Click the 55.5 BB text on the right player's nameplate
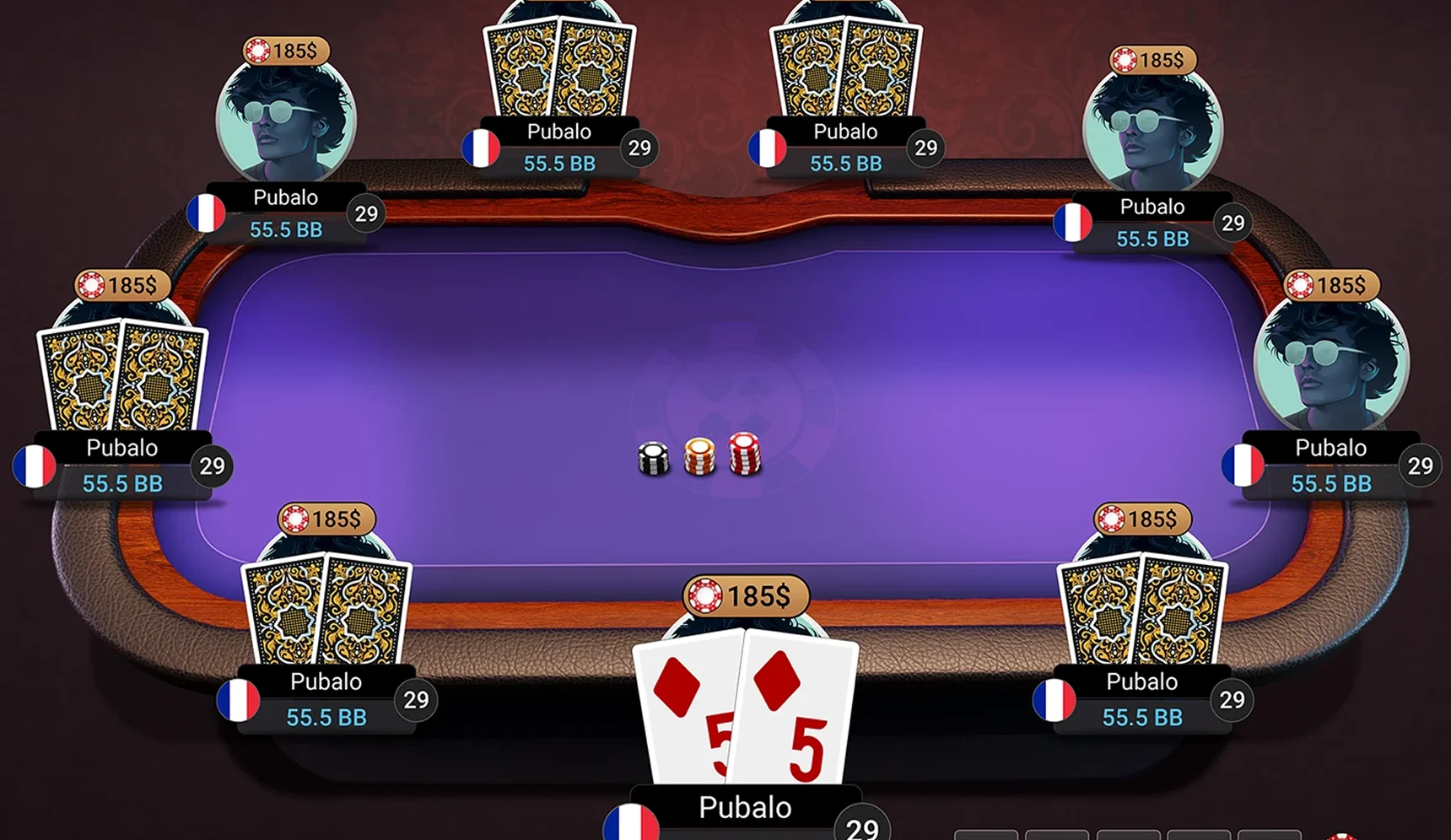 (x=1331, y=483)
